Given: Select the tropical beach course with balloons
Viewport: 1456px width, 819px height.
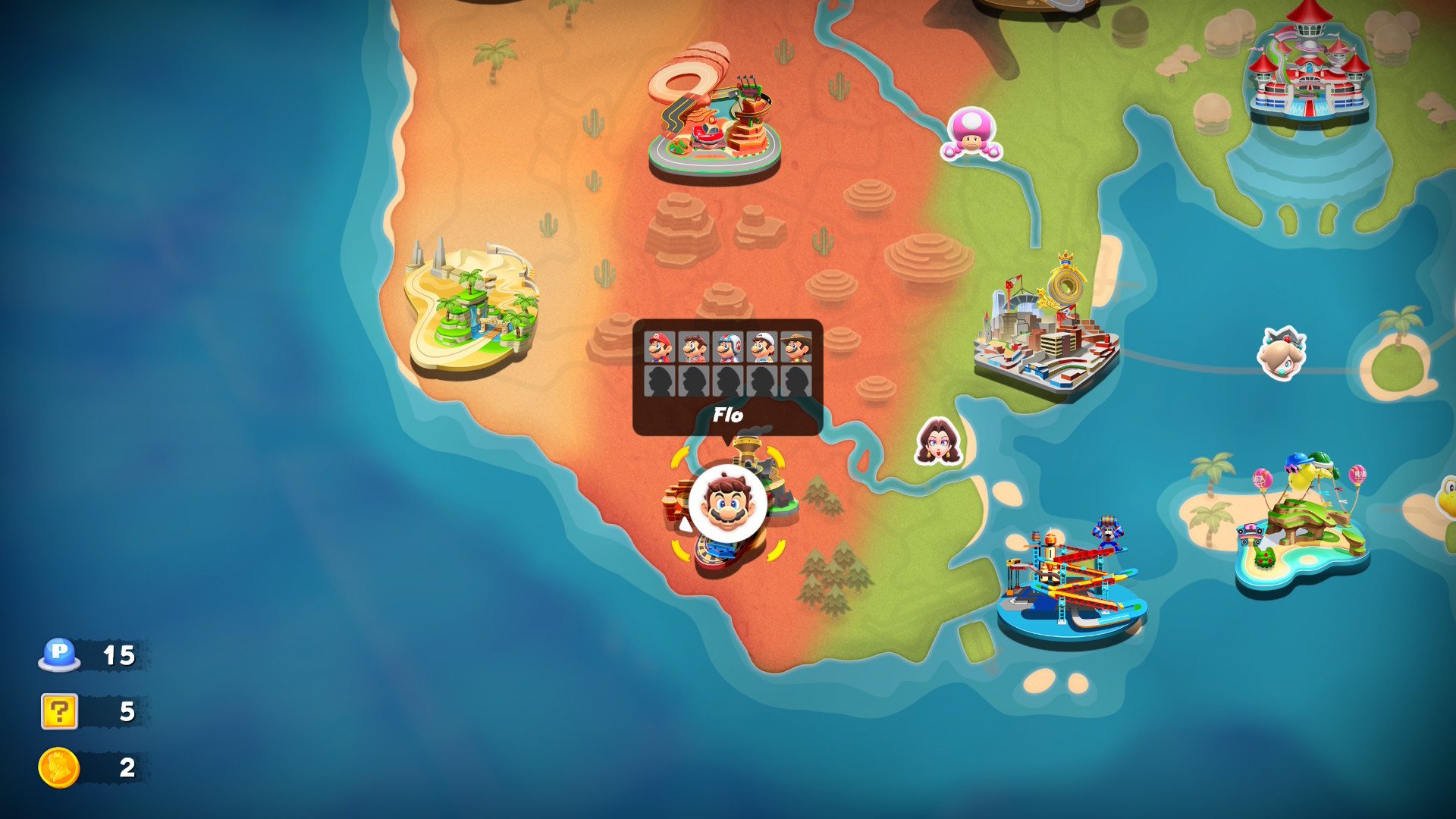Looking at the screenshot, I should [x=1302, y=523].
